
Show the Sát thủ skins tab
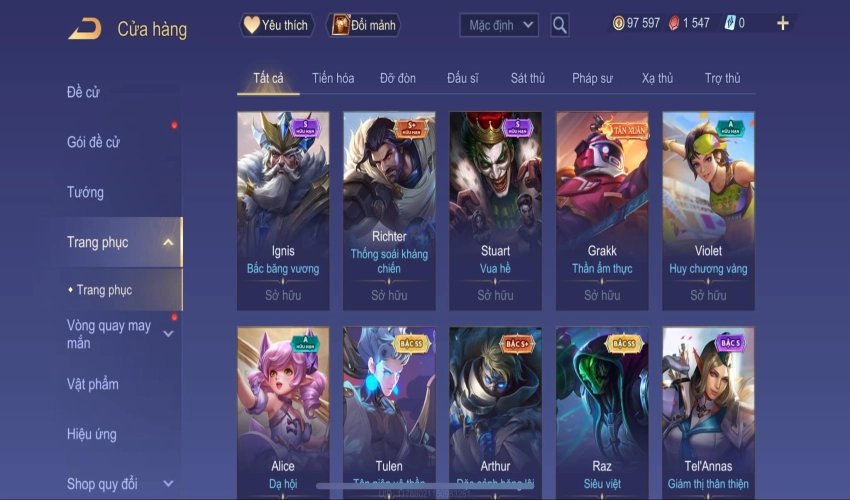(x=527, y=78)
